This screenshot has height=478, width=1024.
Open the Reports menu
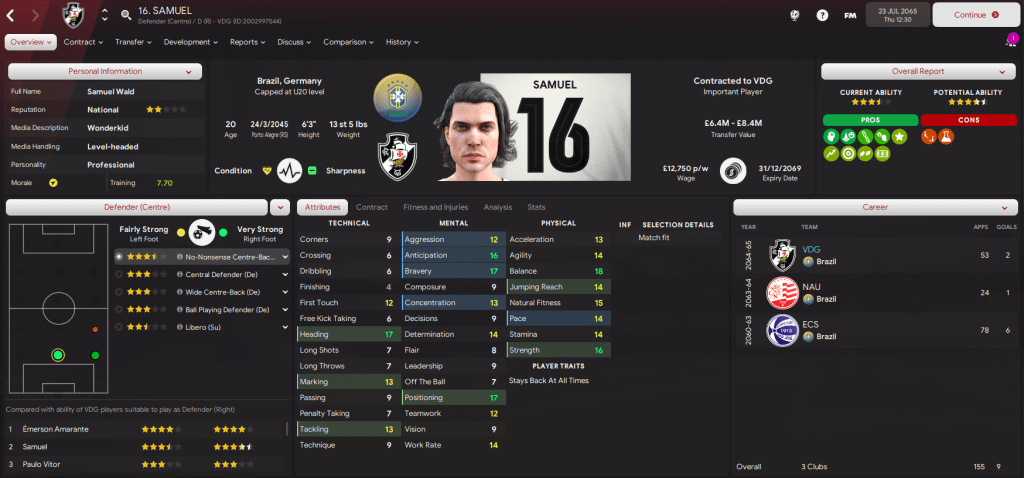247,42
